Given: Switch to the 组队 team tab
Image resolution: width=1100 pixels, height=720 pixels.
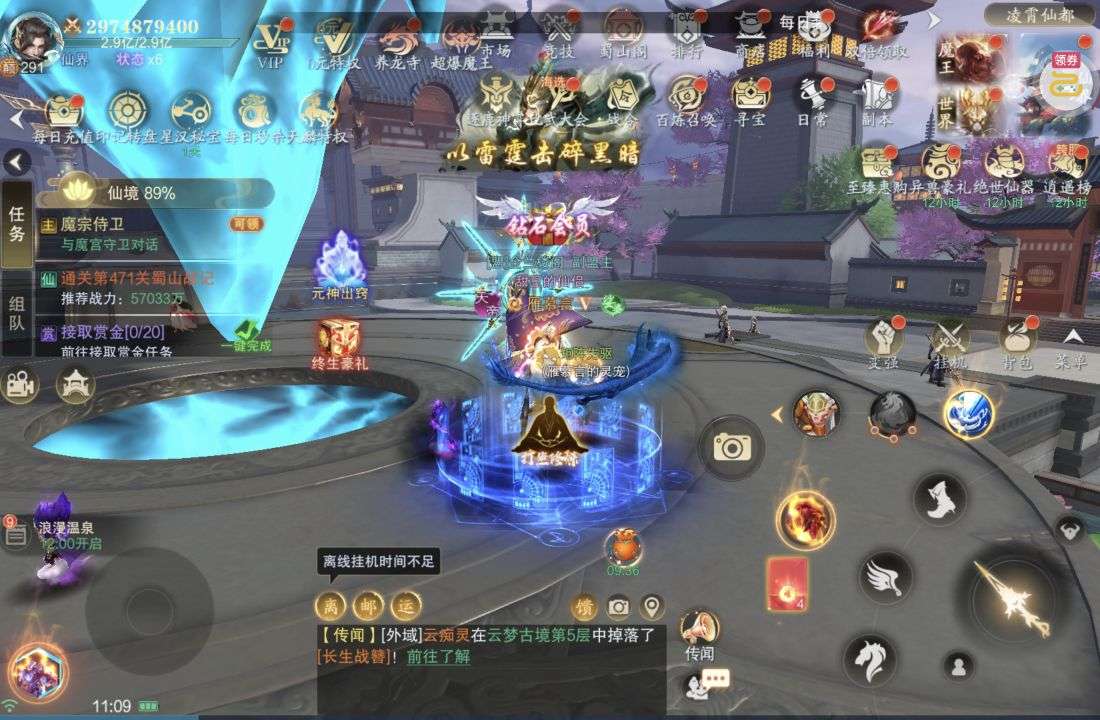Looking at the screenshot, I should (17, 313).
